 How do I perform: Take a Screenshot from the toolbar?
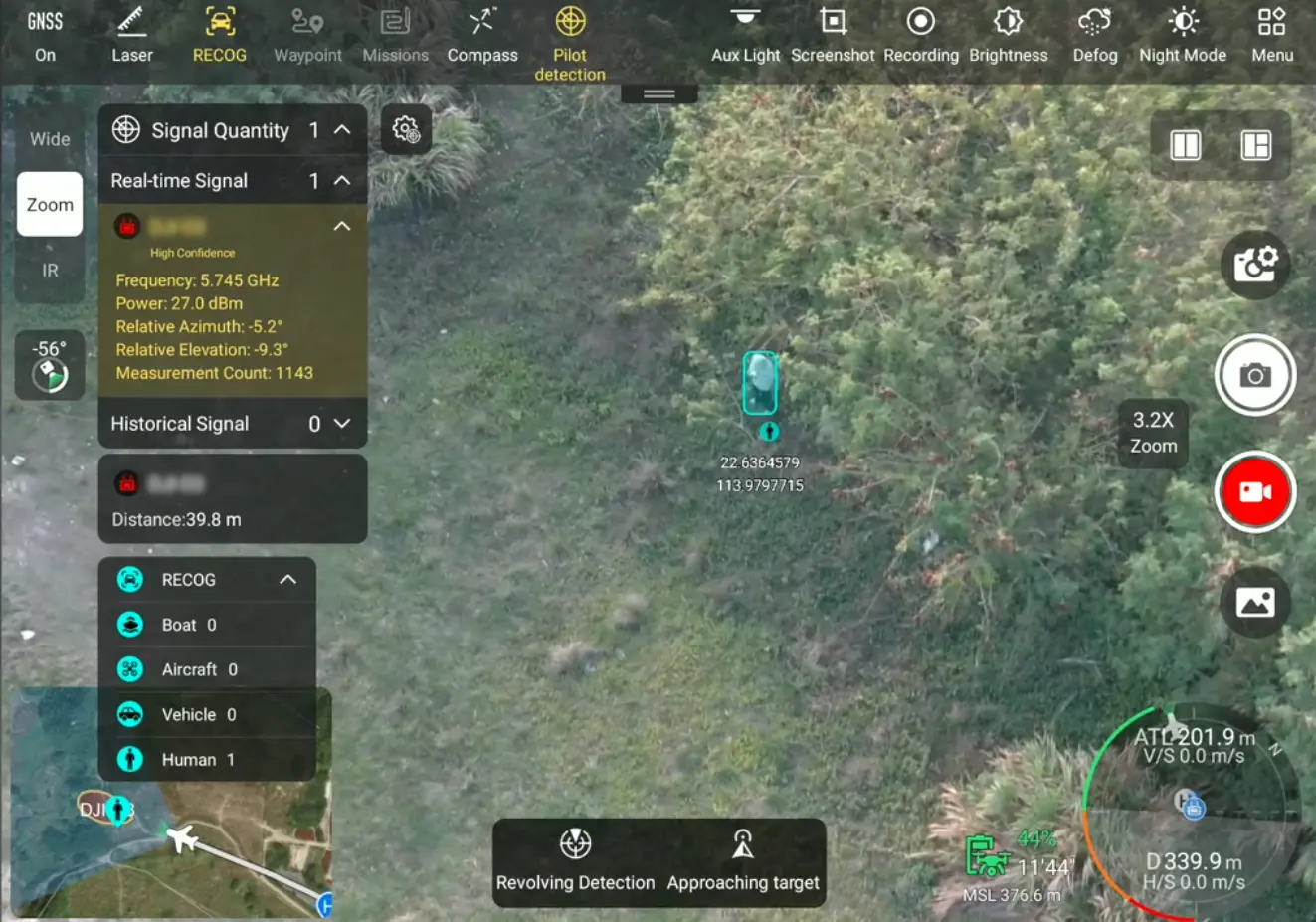coord(833,35)
